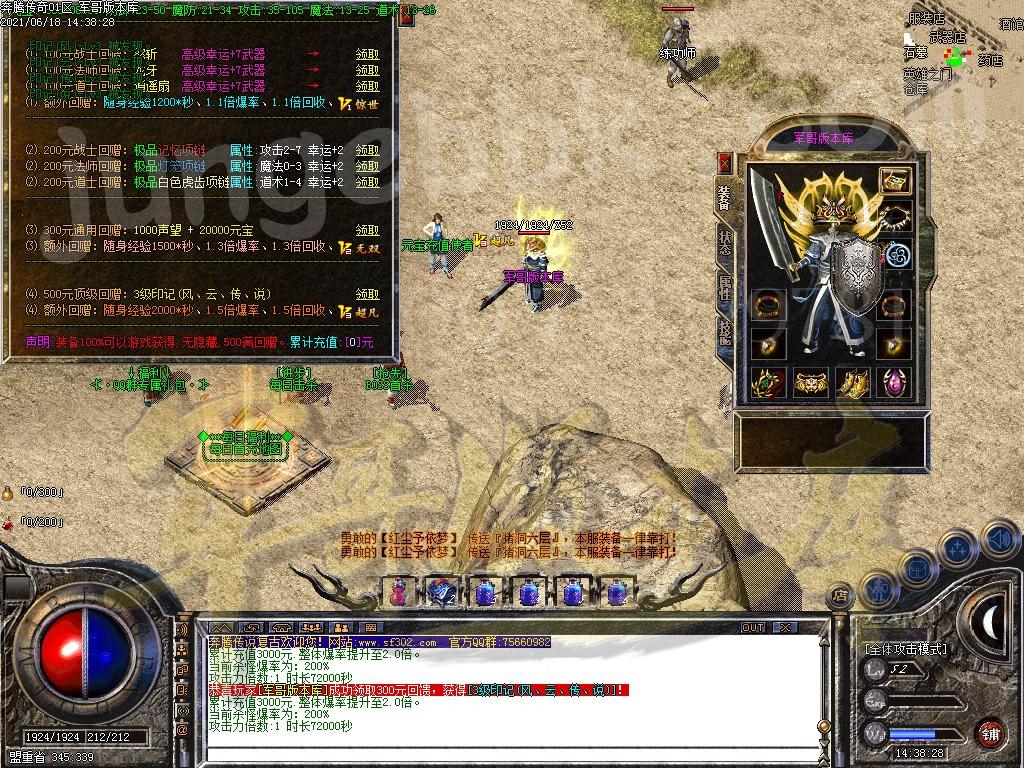The image size is (1024, 768).
Task: Claim the 300元 universal reward
Action: 368,231
